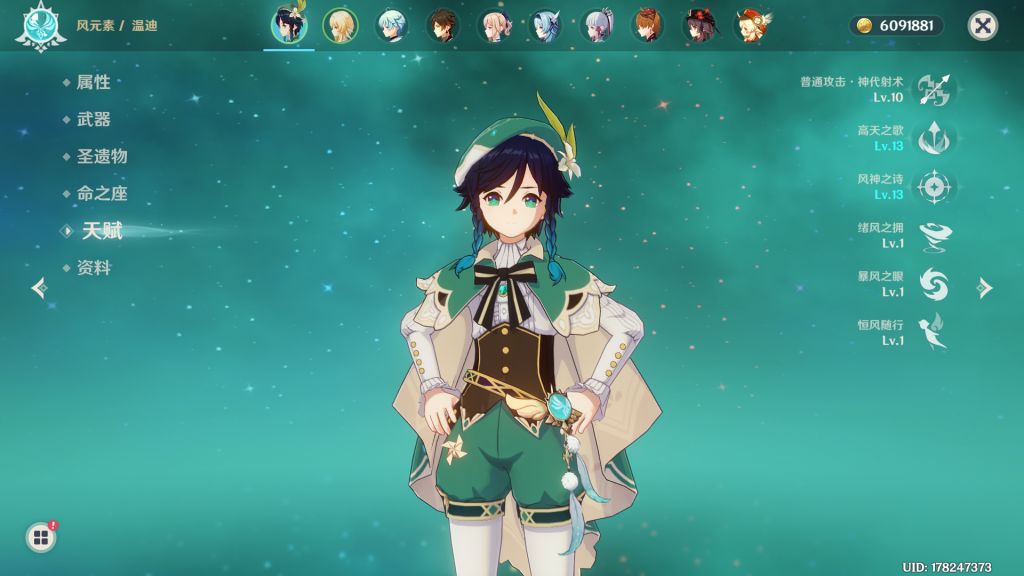Viewport: 1024px width, 576px height.
Task: Select the 天赋 talents entry
Action: point(102,231)
